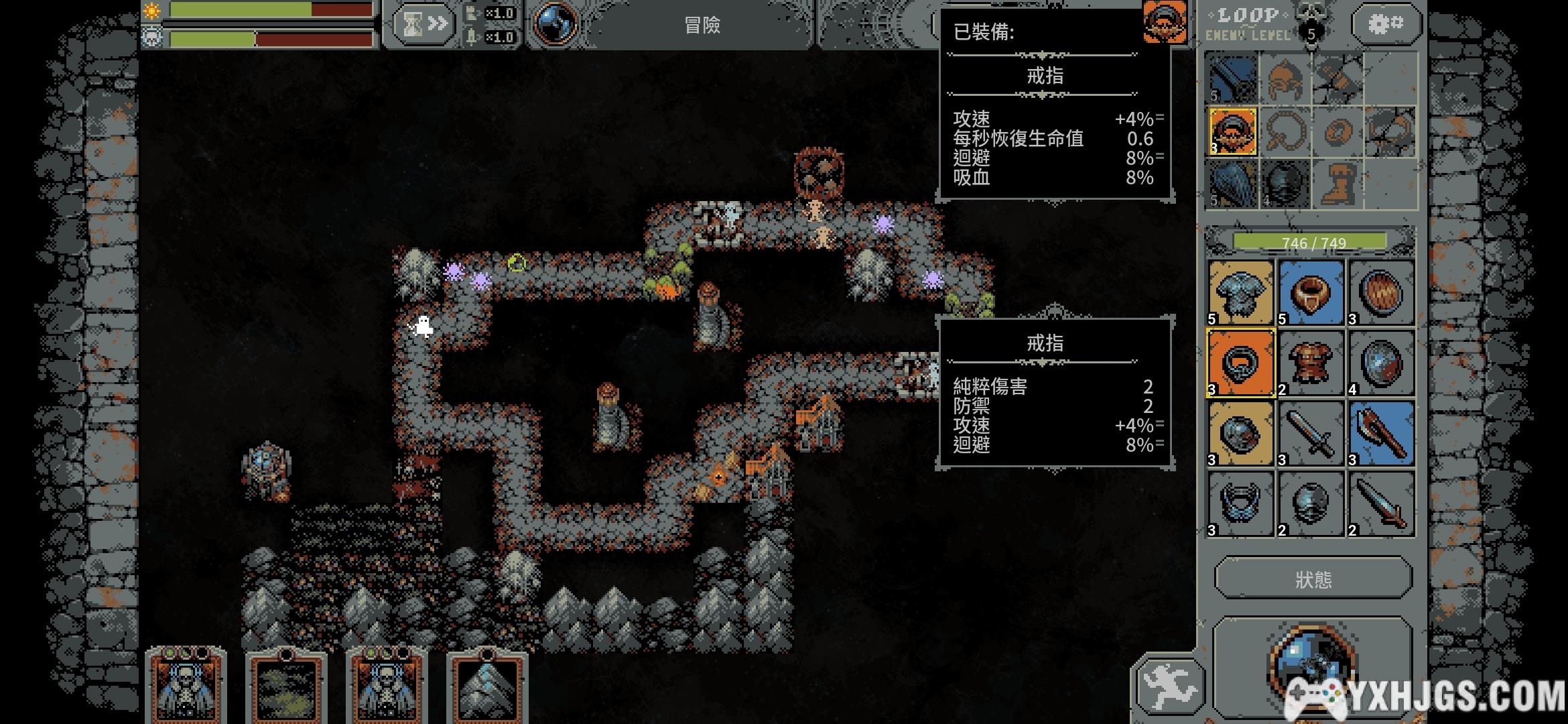The height and width of the screenshot is (724, 1568).
Task: Click the equipped weapon slot
Action: pos(1232,79)
